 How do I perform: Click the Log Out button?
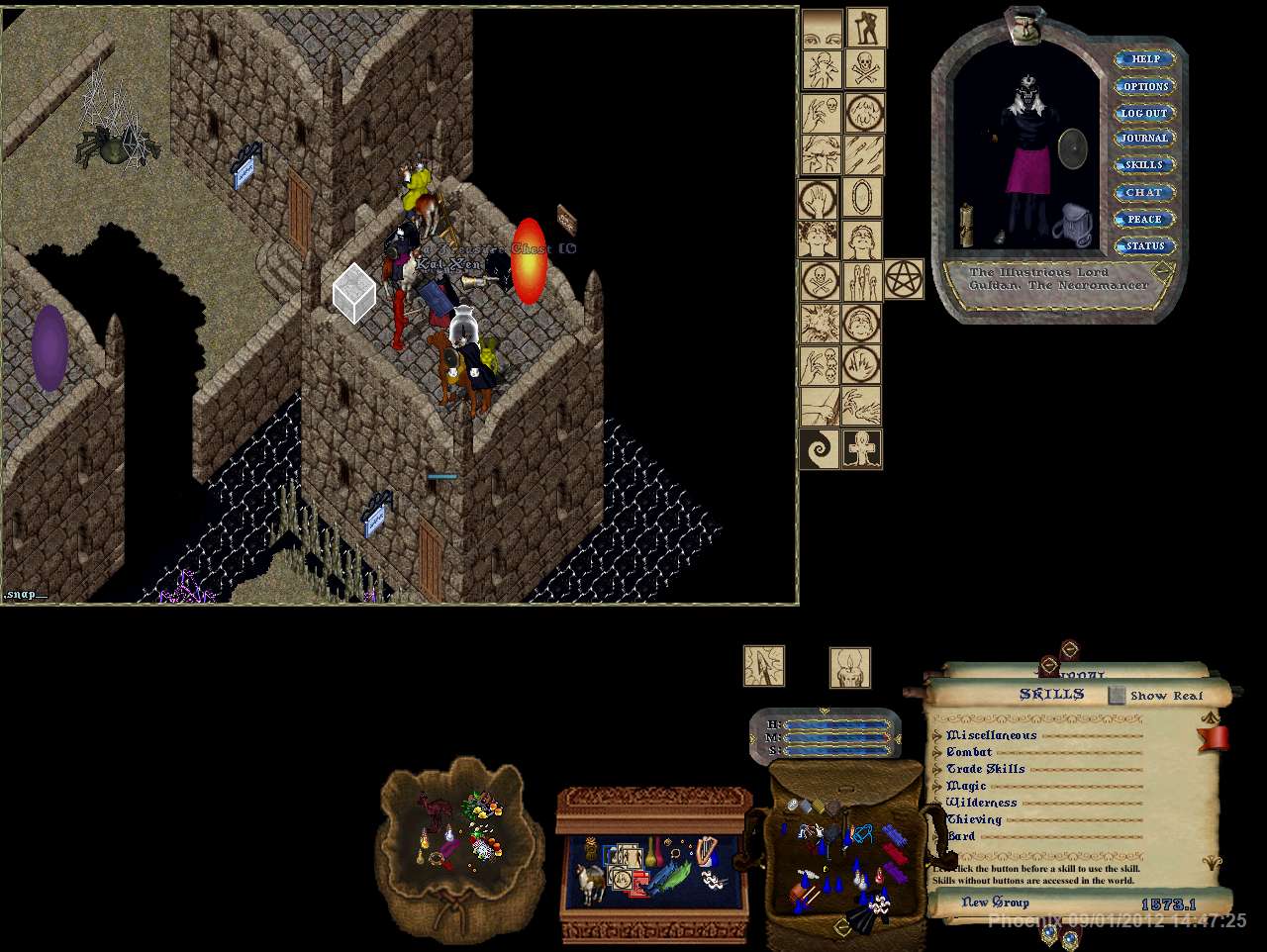coord(1145,113)
